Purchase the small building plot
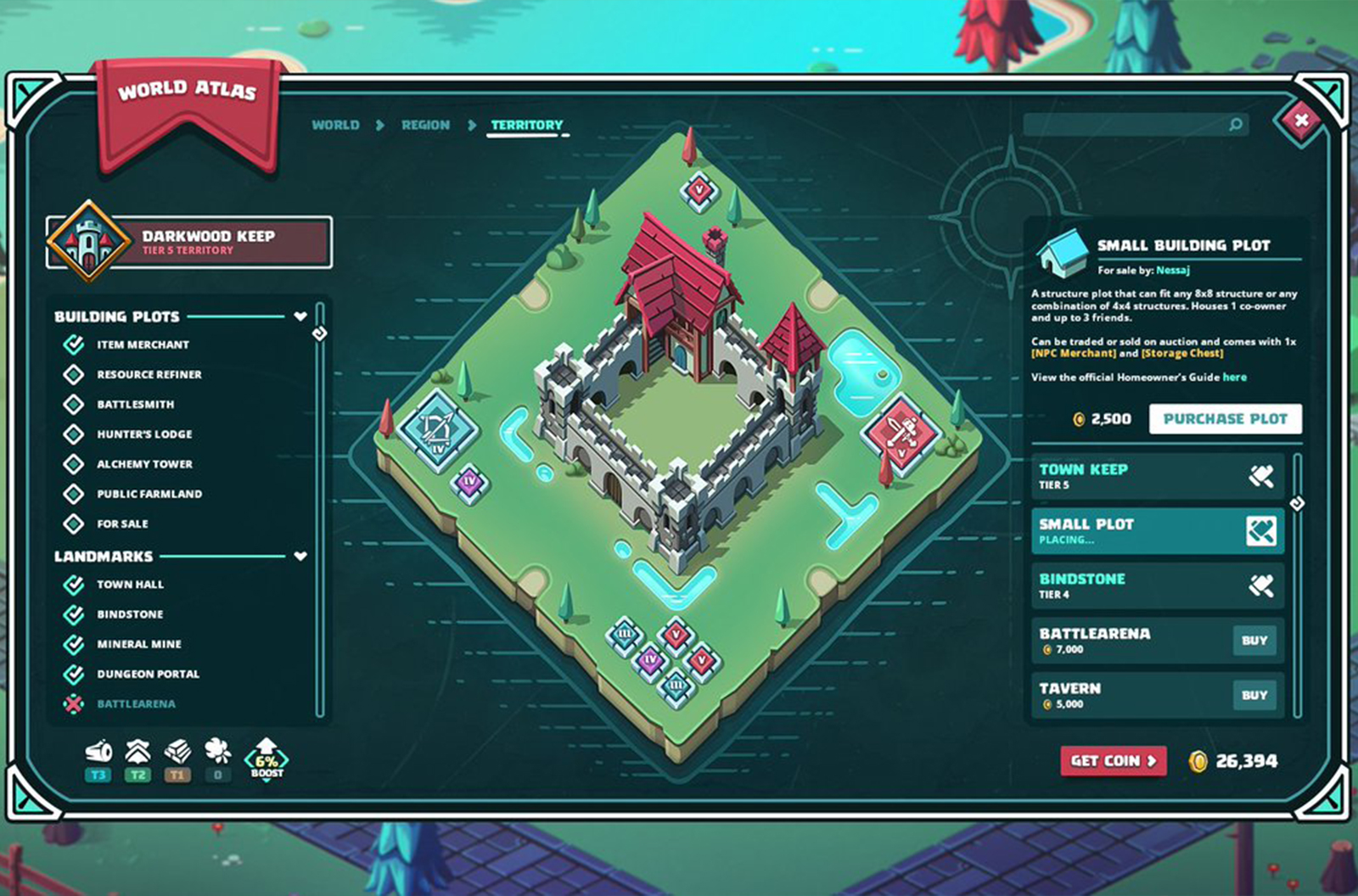Screen dimensions: 1358x896 [x=1225, y=419]
